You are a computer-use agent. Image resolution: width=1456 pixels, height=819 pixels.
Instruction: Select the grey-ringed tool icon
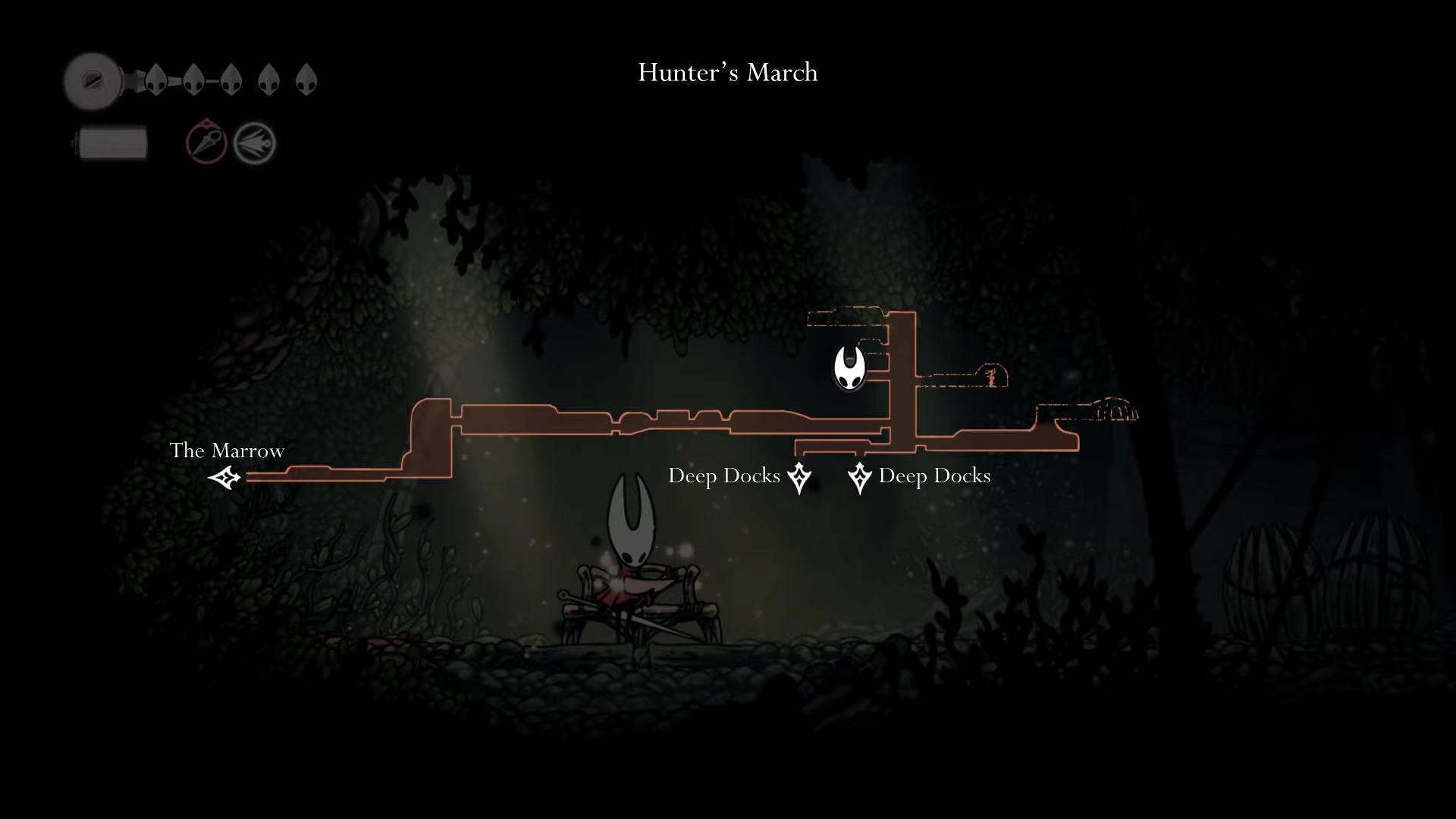pyautogui.click(x=254, y=143)
